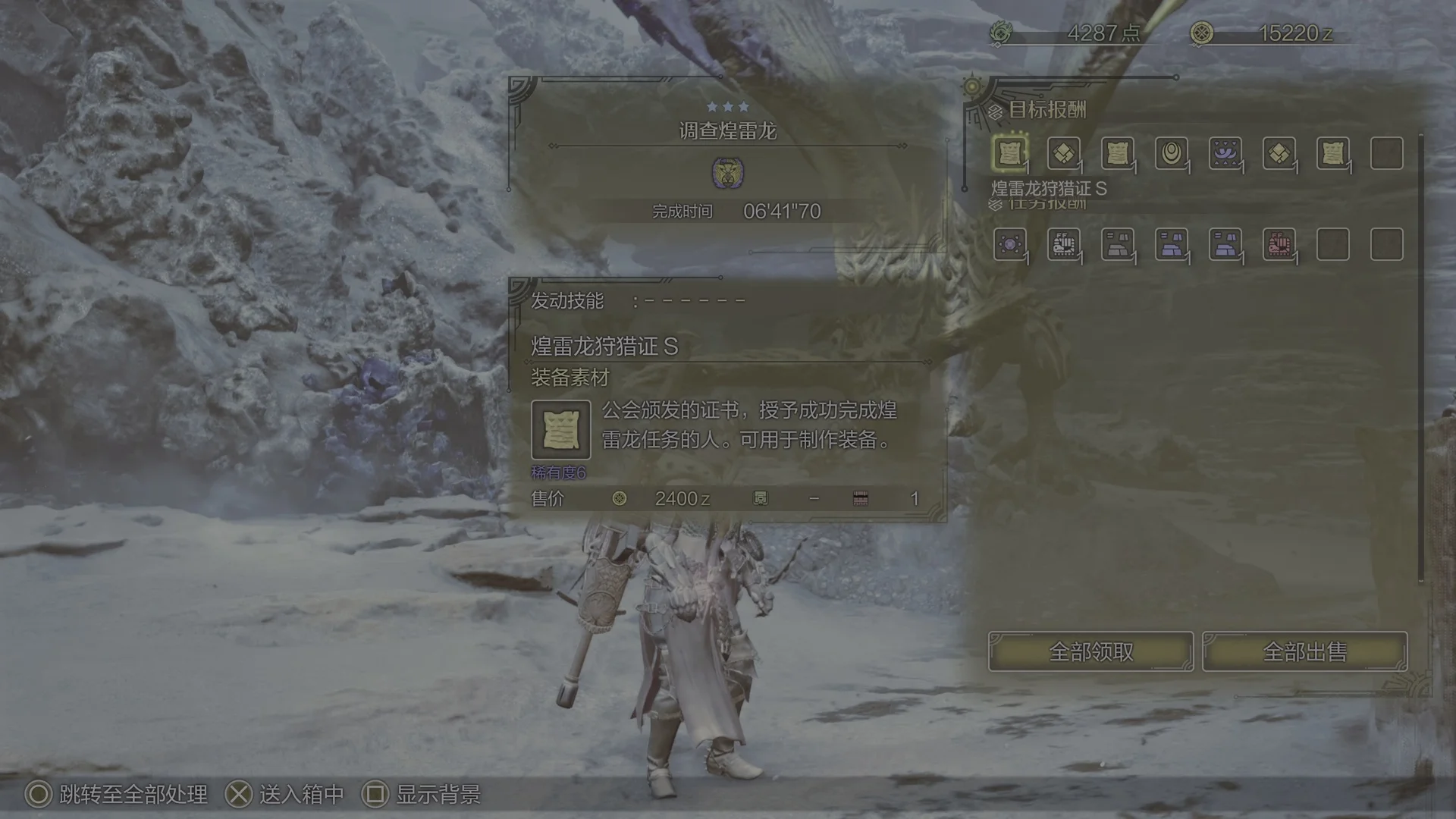Select the last certificate icon in the target rewards row

pos(1333,153)
